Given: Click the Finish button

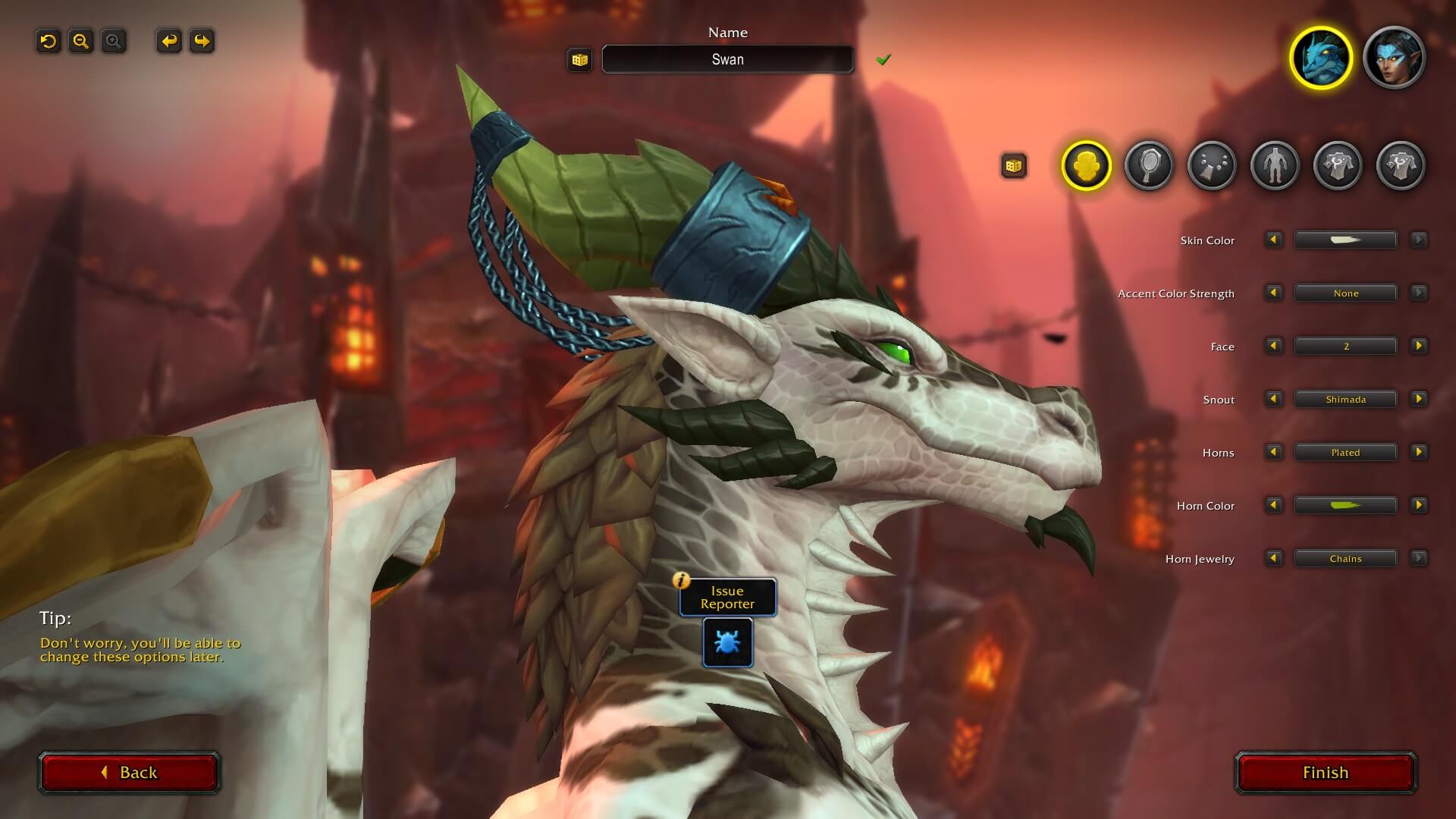Looking at the screenshot, I should pyautogui.click(x=1326, y=773).
